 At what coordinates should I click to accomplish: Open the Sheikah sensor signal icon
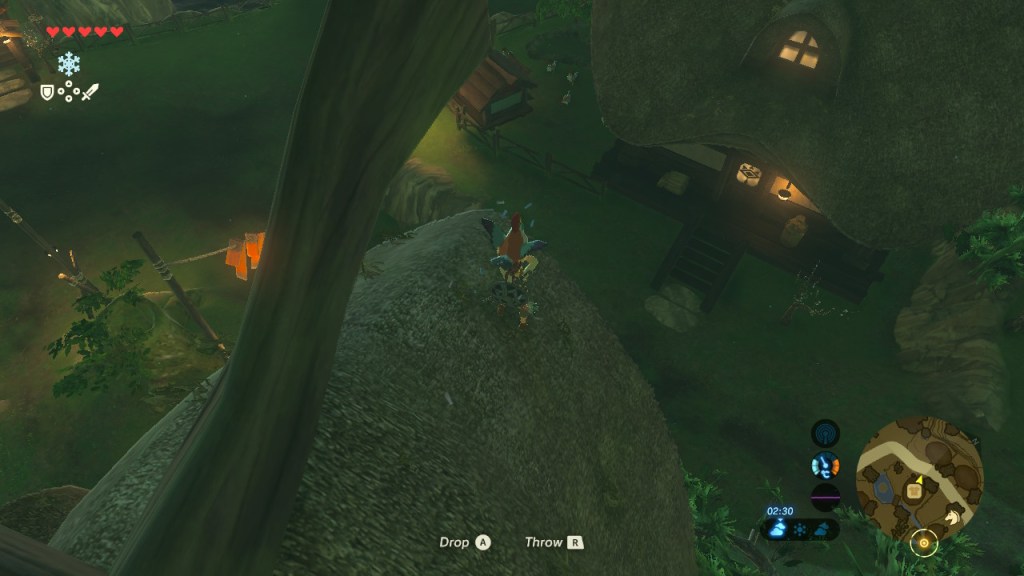[x=825, y=433]
